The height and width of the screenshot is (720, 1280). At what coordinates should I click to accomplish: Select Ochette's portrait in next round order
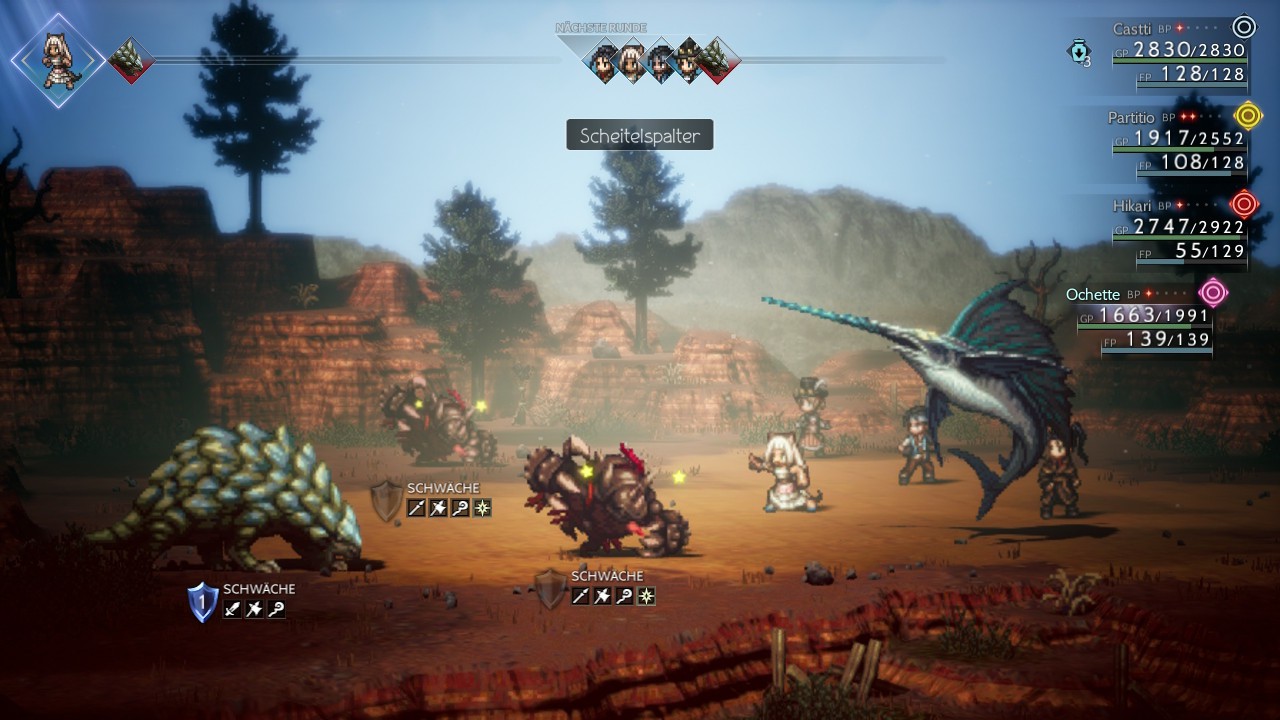pyautogui.click(x=632, y=60)
